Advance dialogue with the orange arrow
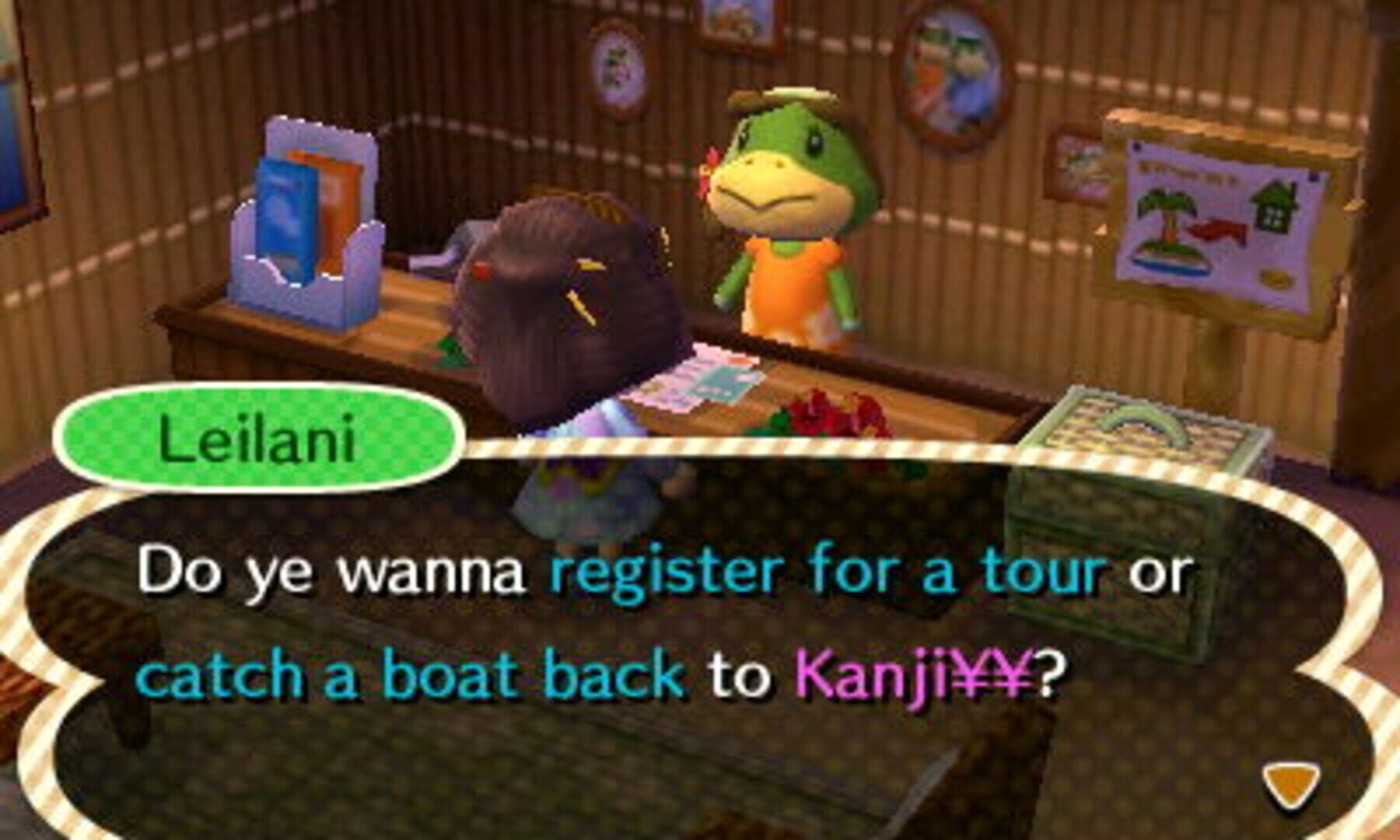The width and height of the screenshot is (1400, 840). (x=1290, y=785)
